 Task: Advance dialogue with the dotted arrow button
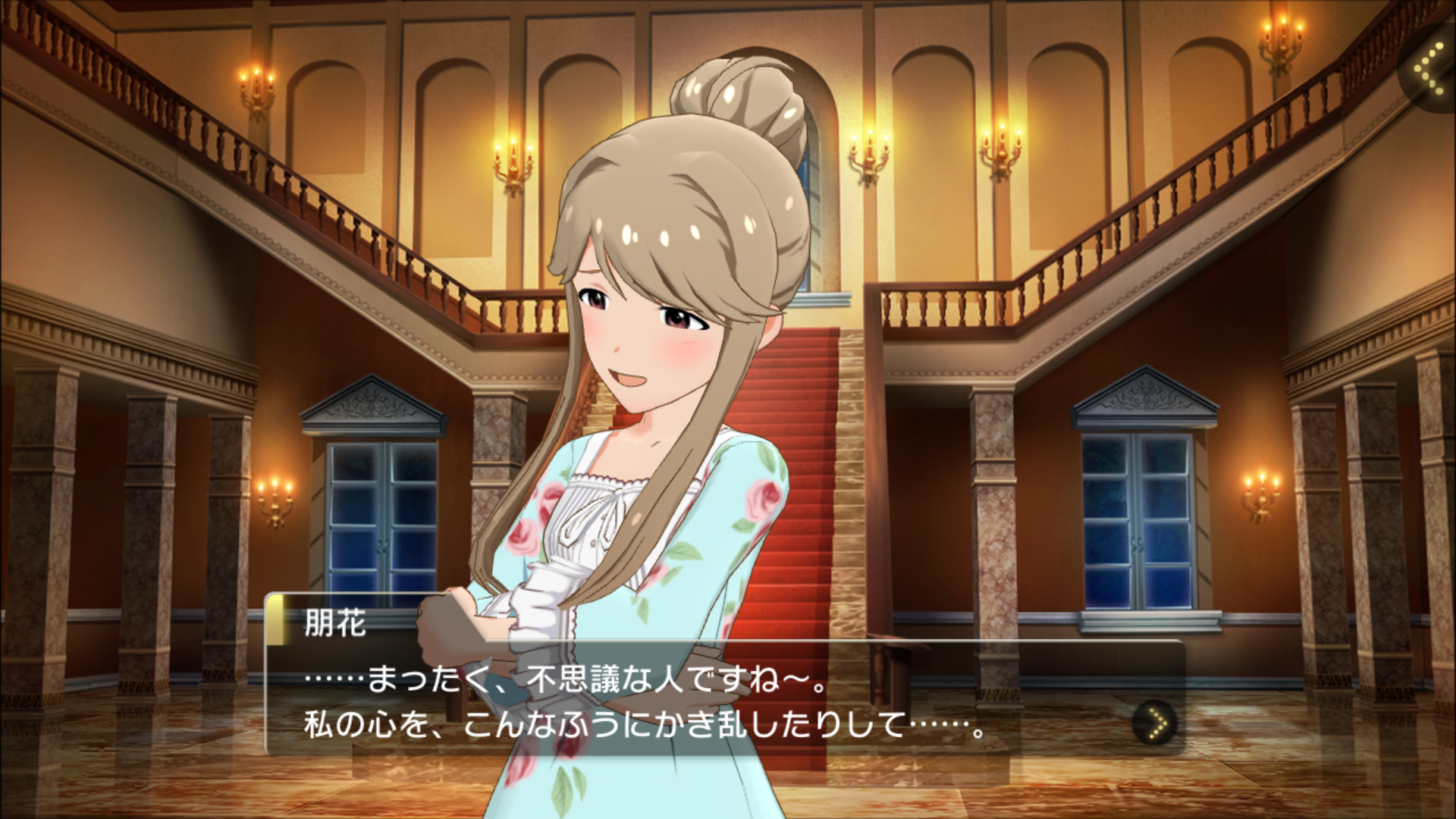pos(1155,723)
